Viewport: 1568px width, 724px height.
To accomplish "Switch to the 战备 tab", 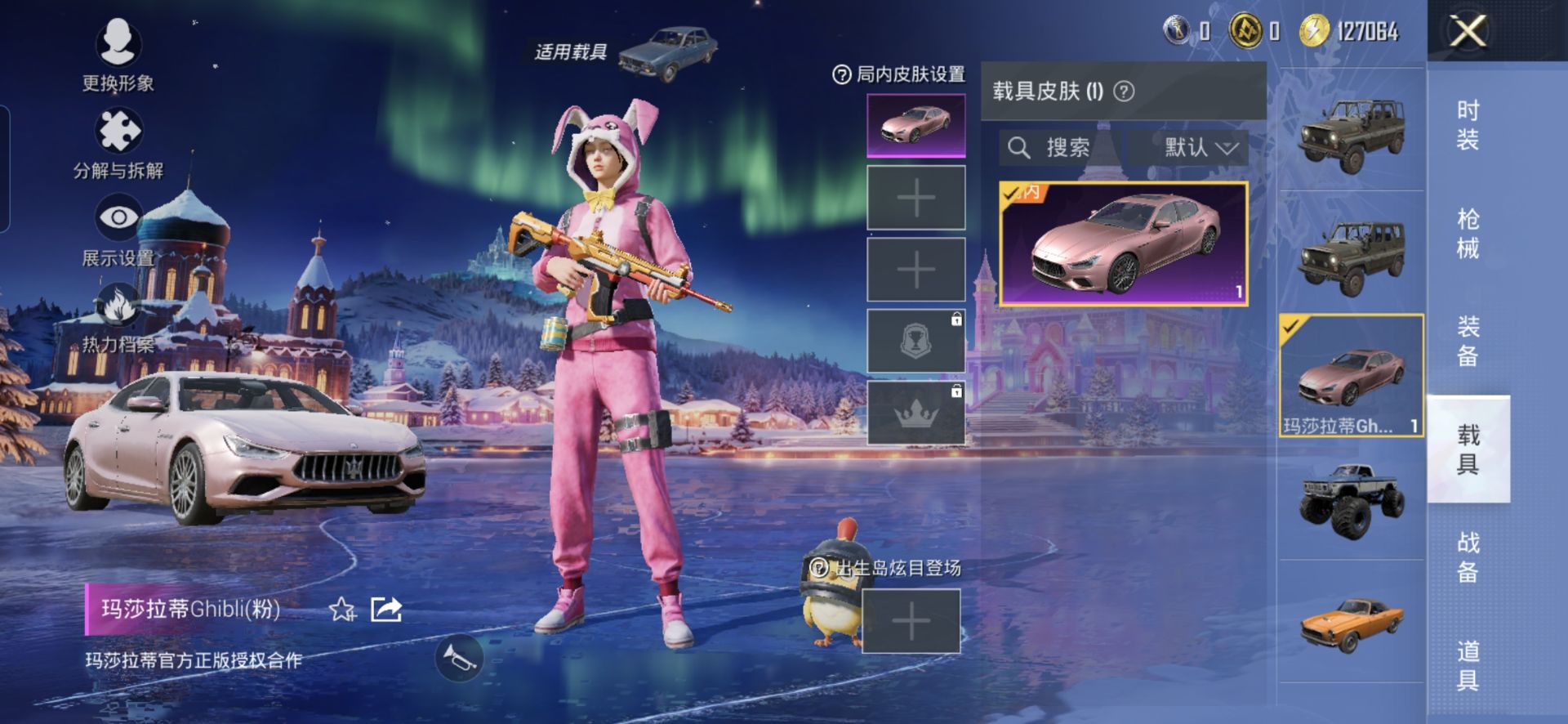I will click(x=1468, y=556).
